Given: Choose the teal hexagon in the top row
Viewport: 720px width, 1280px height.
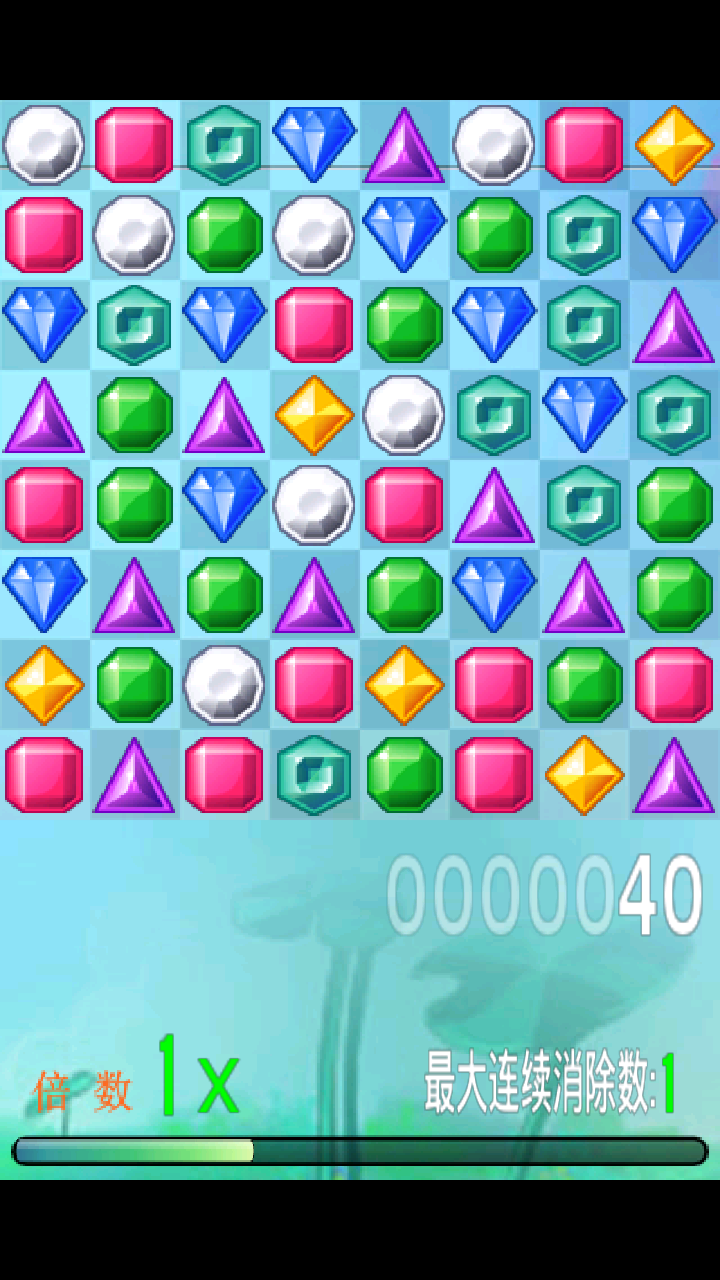Looking at the screenshot, I should point(224,145).
